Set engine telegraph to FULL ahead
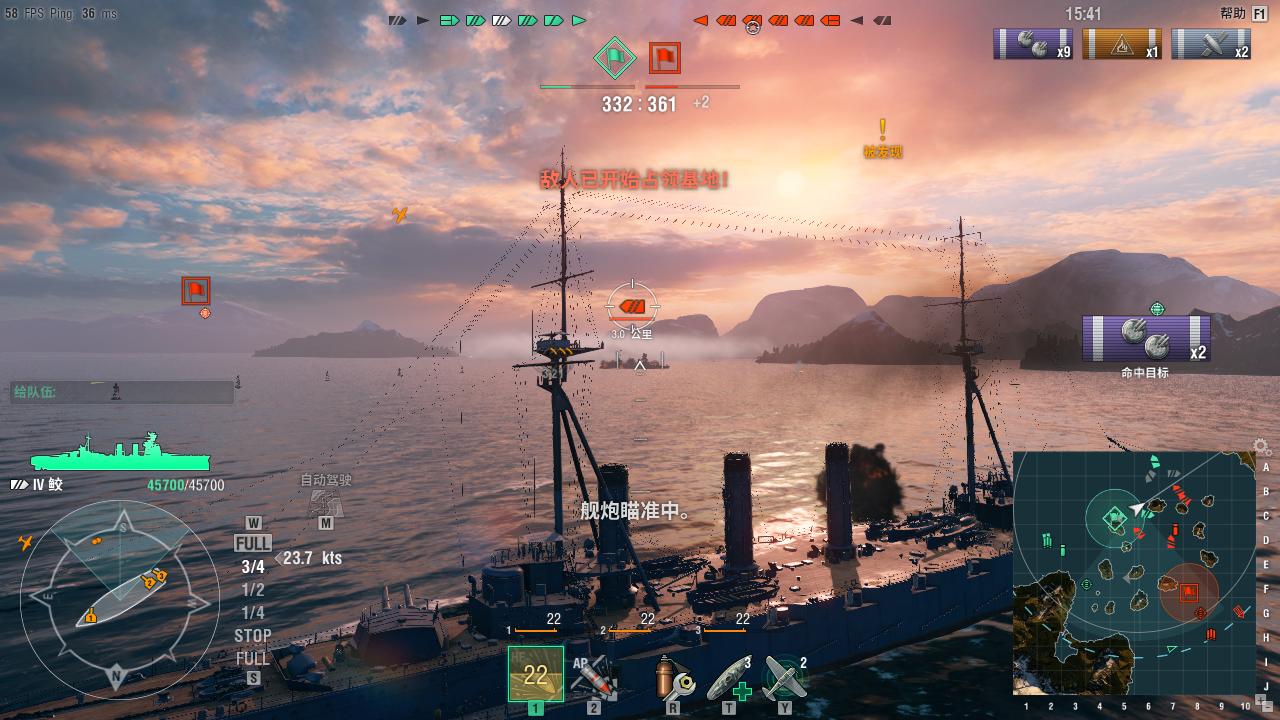Screen dimensions: 1280x720 coord(253,544)
